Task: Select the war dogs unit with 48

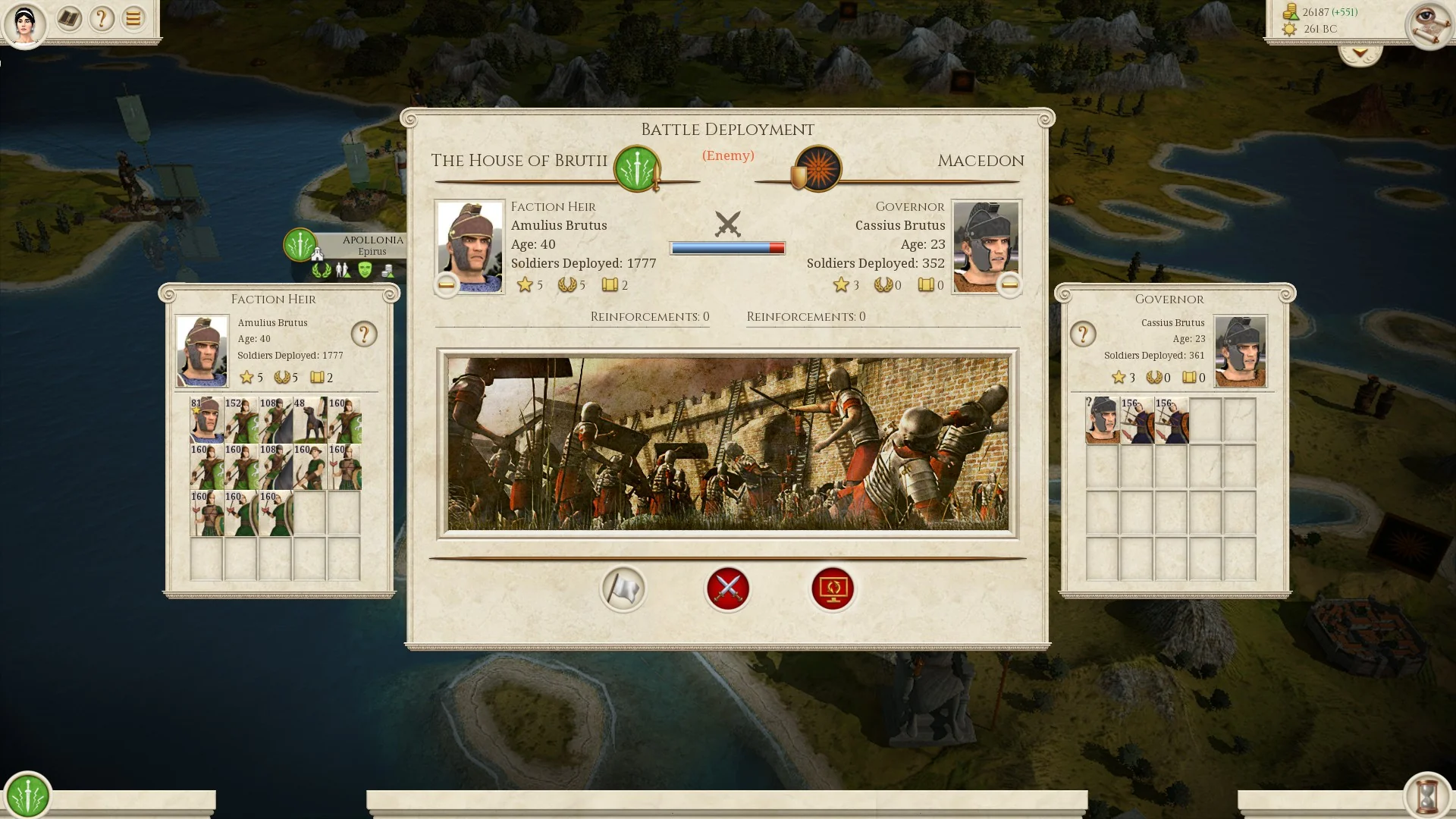Action: [x=309, y=420]
